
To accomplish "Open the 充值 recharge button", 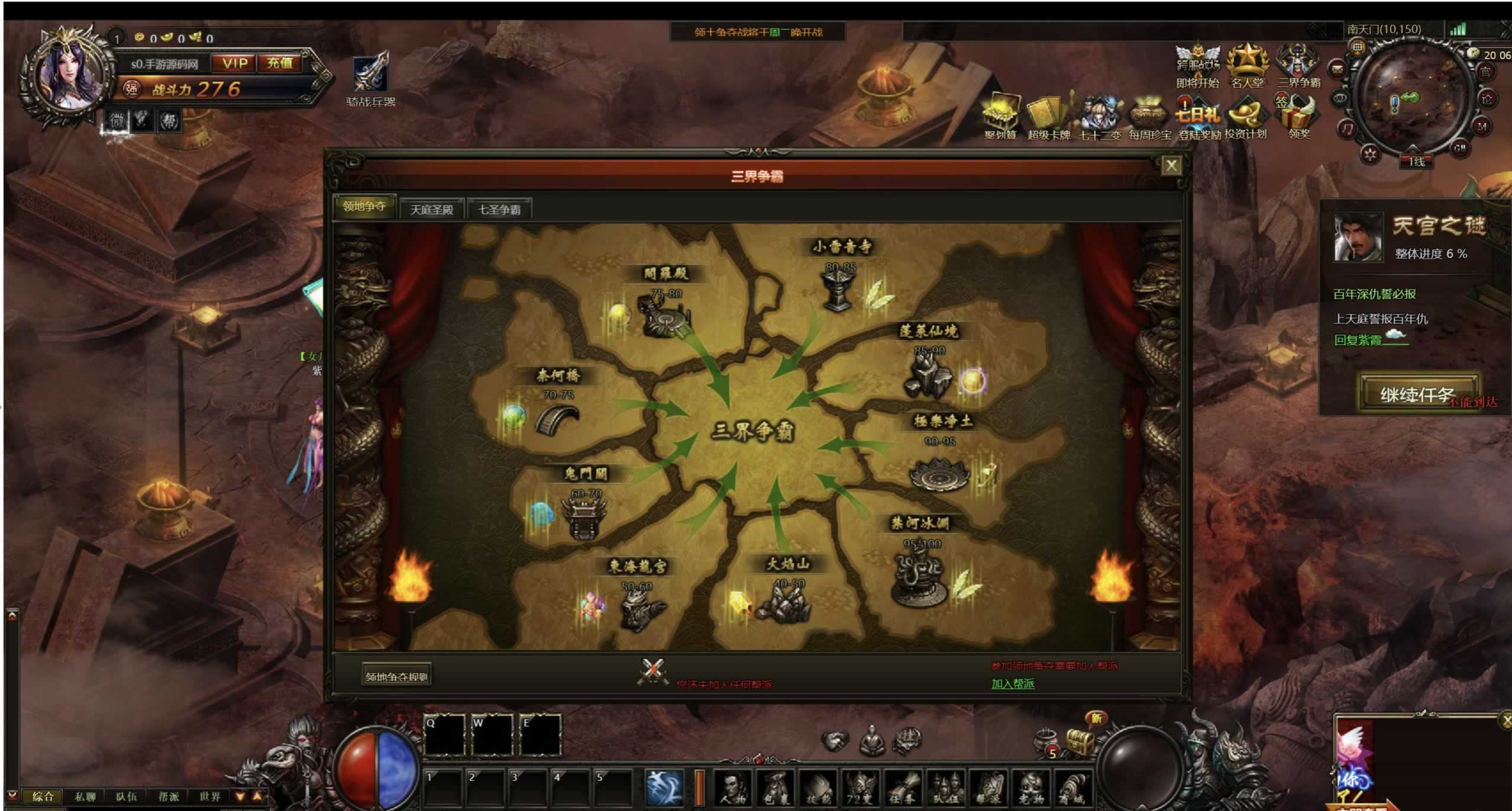I will point(280,63).
